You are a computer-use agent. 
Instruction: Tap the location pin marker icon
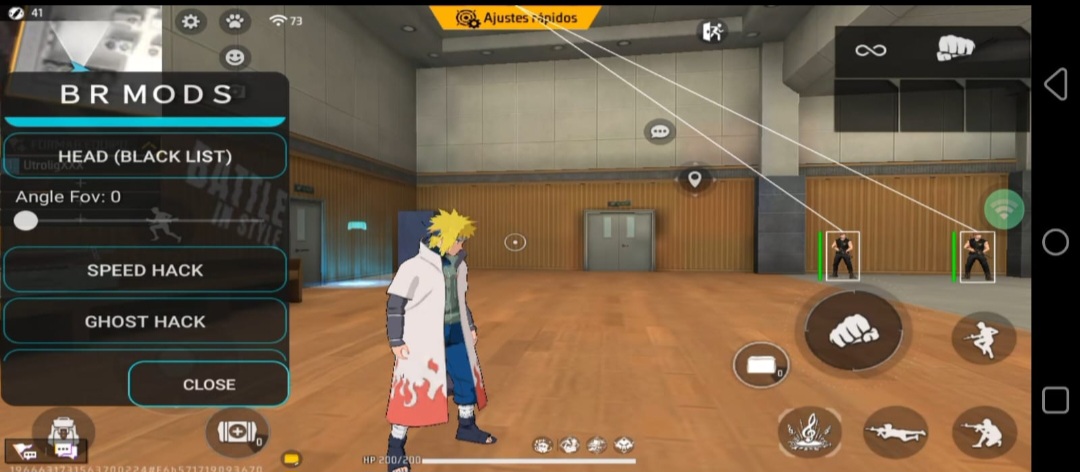click(x=694, y=180)
